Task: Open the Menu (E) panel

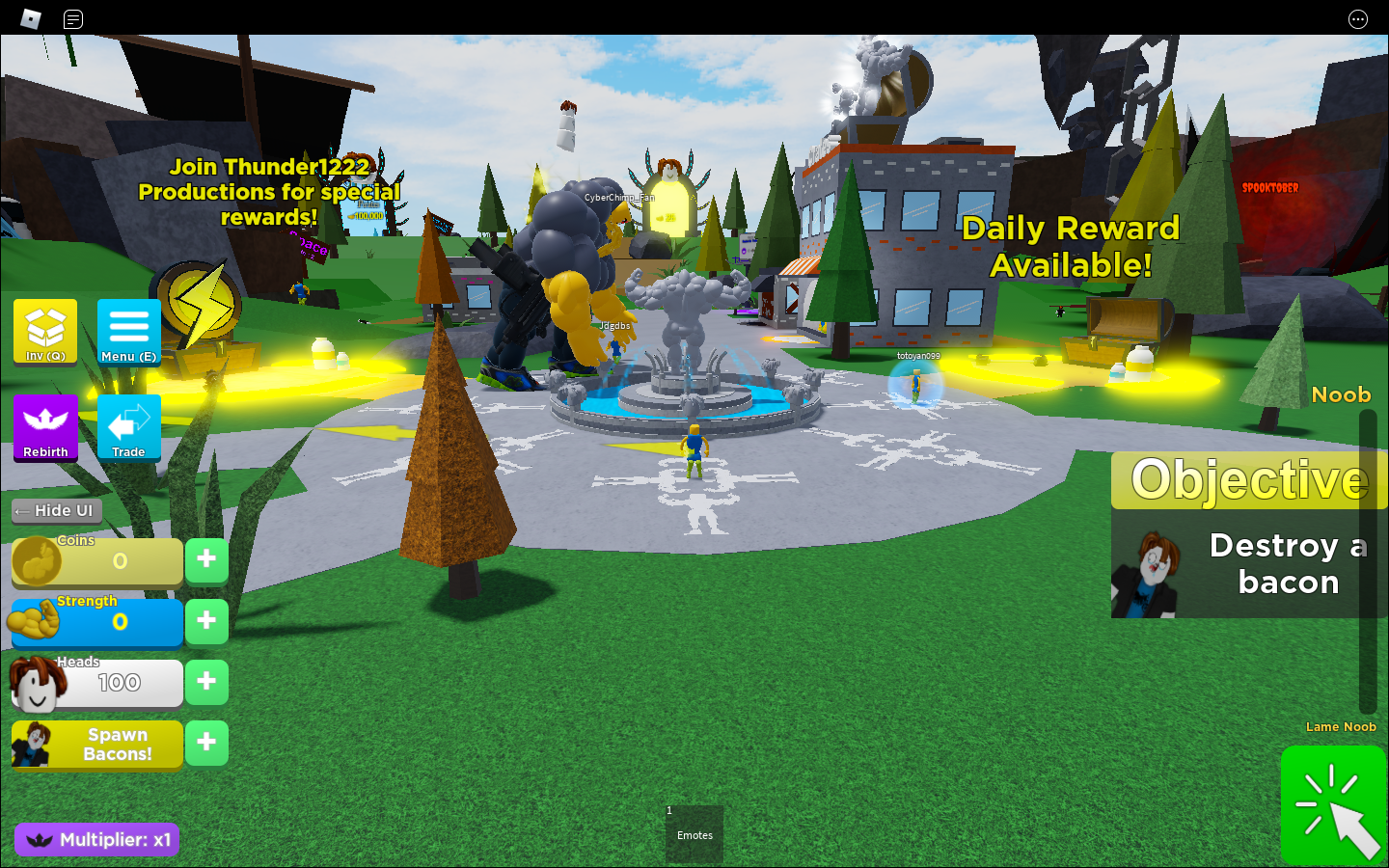Action: coord(128,331)
